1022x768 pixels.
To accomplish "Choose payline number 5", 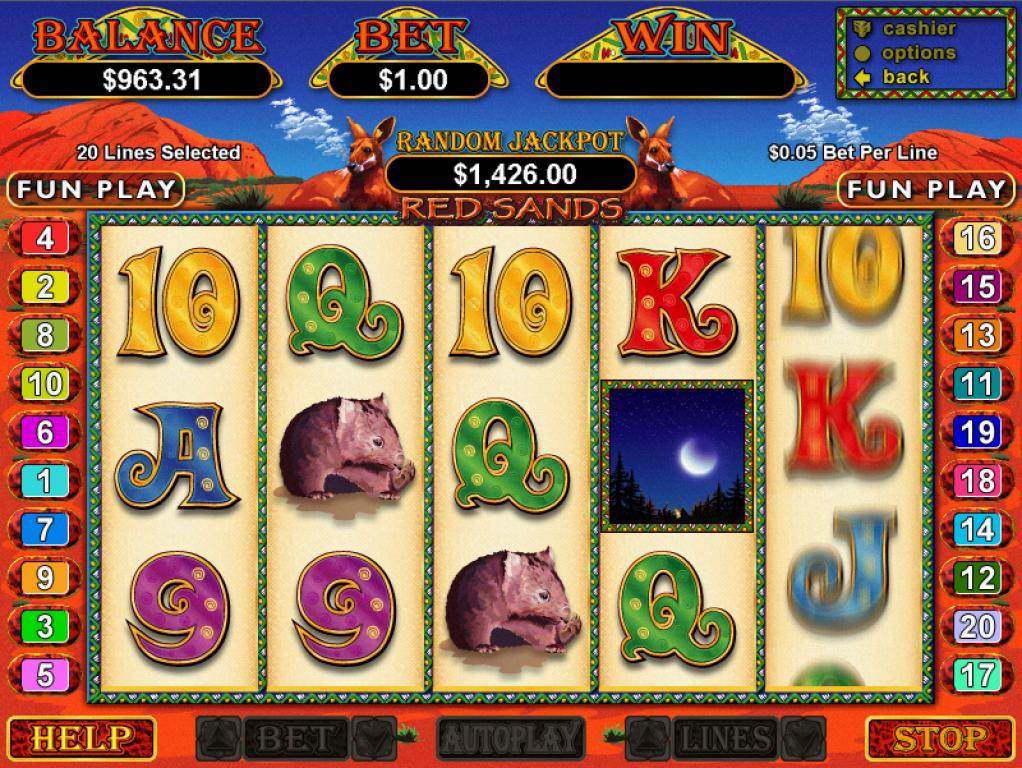I will point(45,675).
